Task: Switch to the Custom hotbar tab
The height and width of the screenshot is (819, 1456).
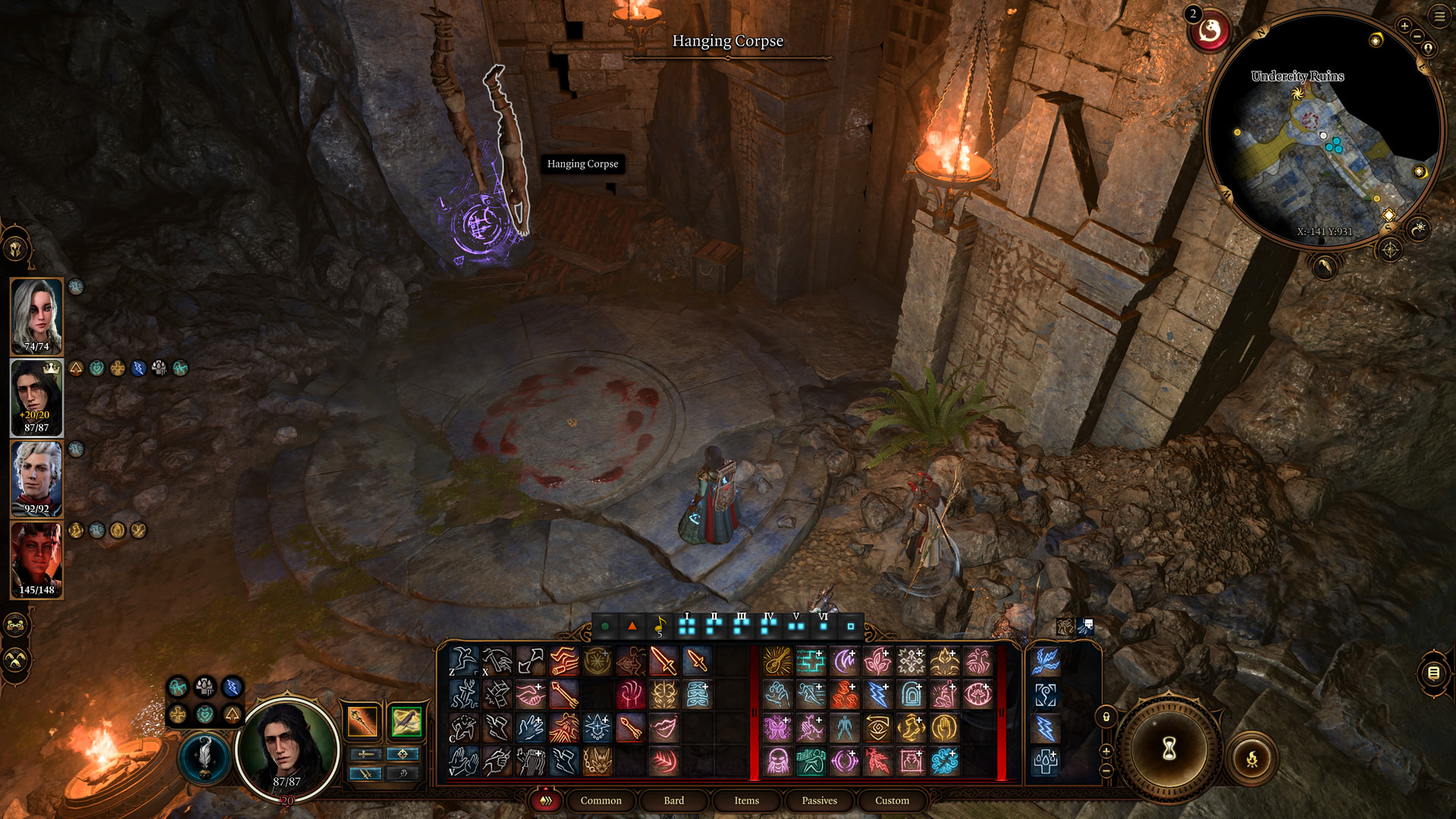Action: 892,801
